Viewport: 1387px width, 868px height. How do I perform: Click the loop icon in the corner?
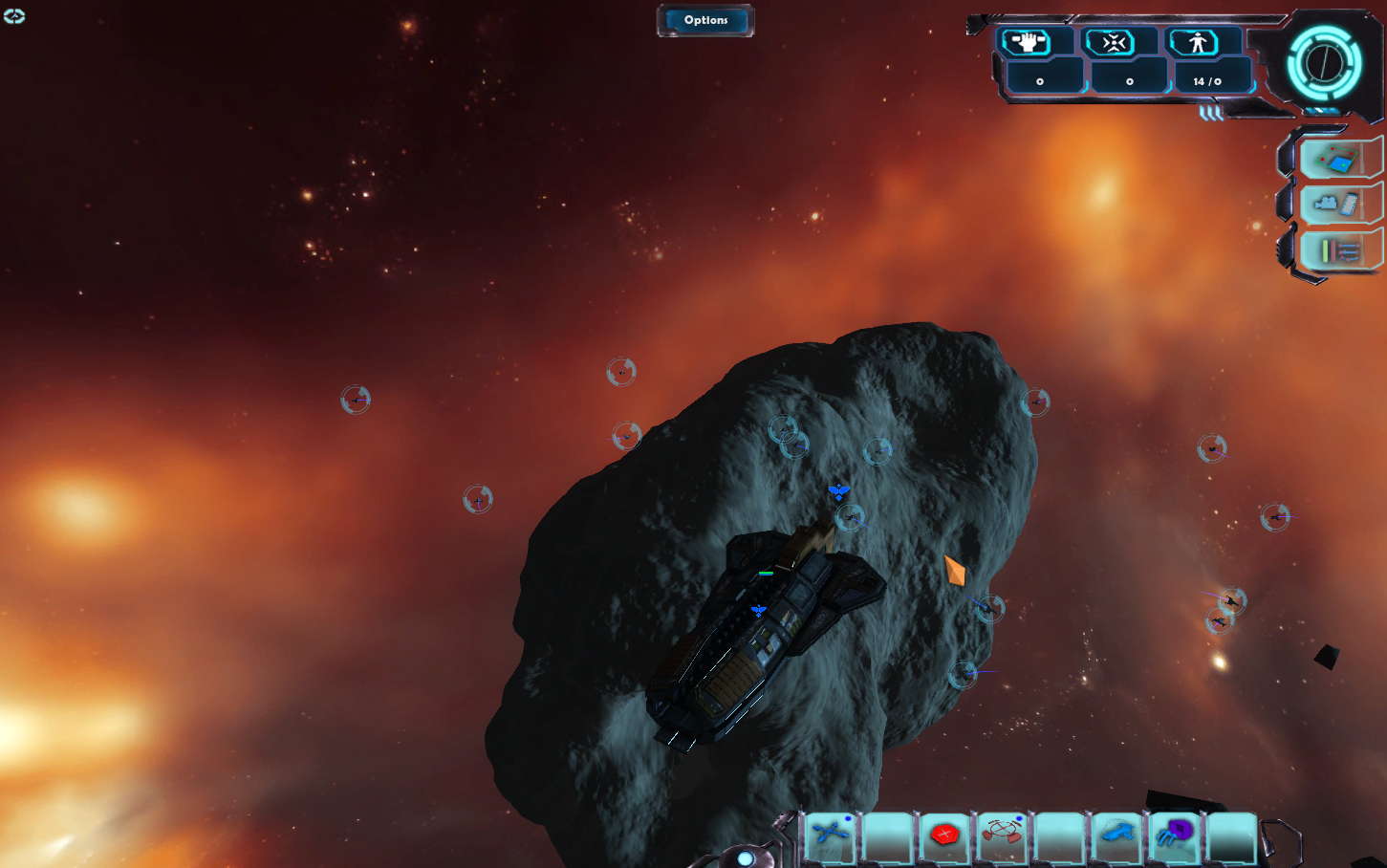point(14,16)
